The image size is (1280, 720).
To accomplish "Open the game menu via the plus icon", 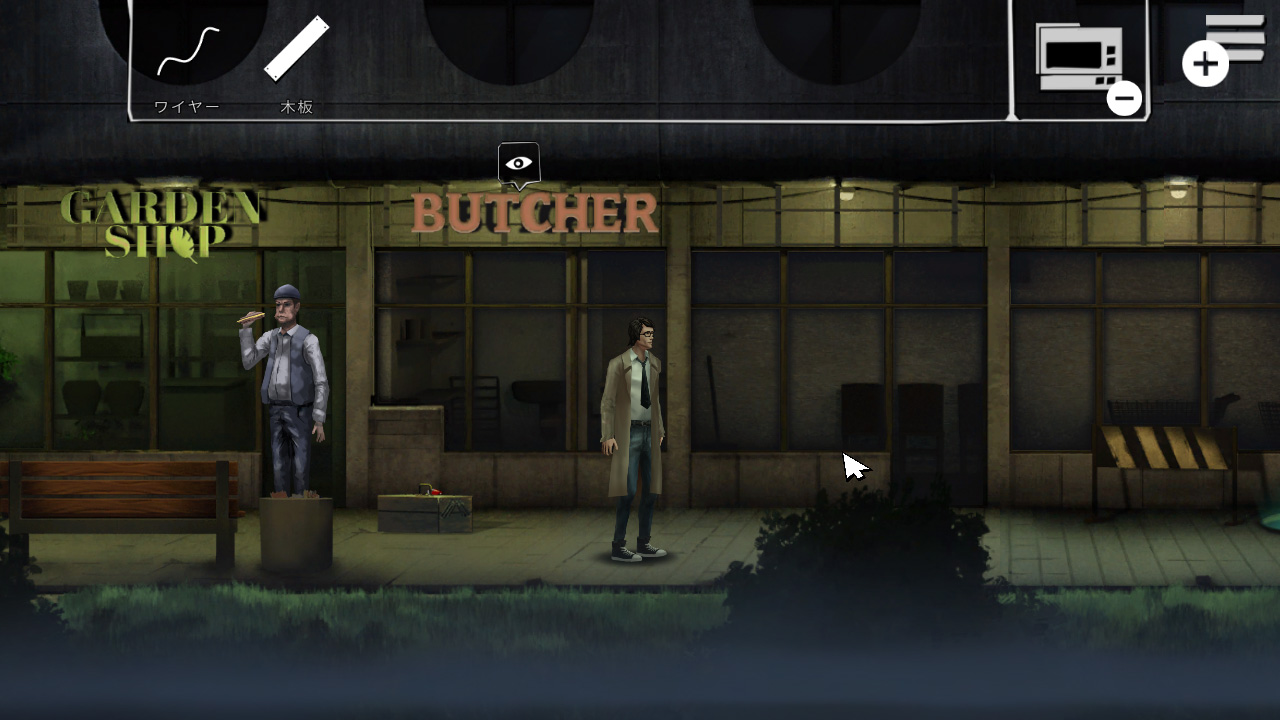I will click(1206, 62).
